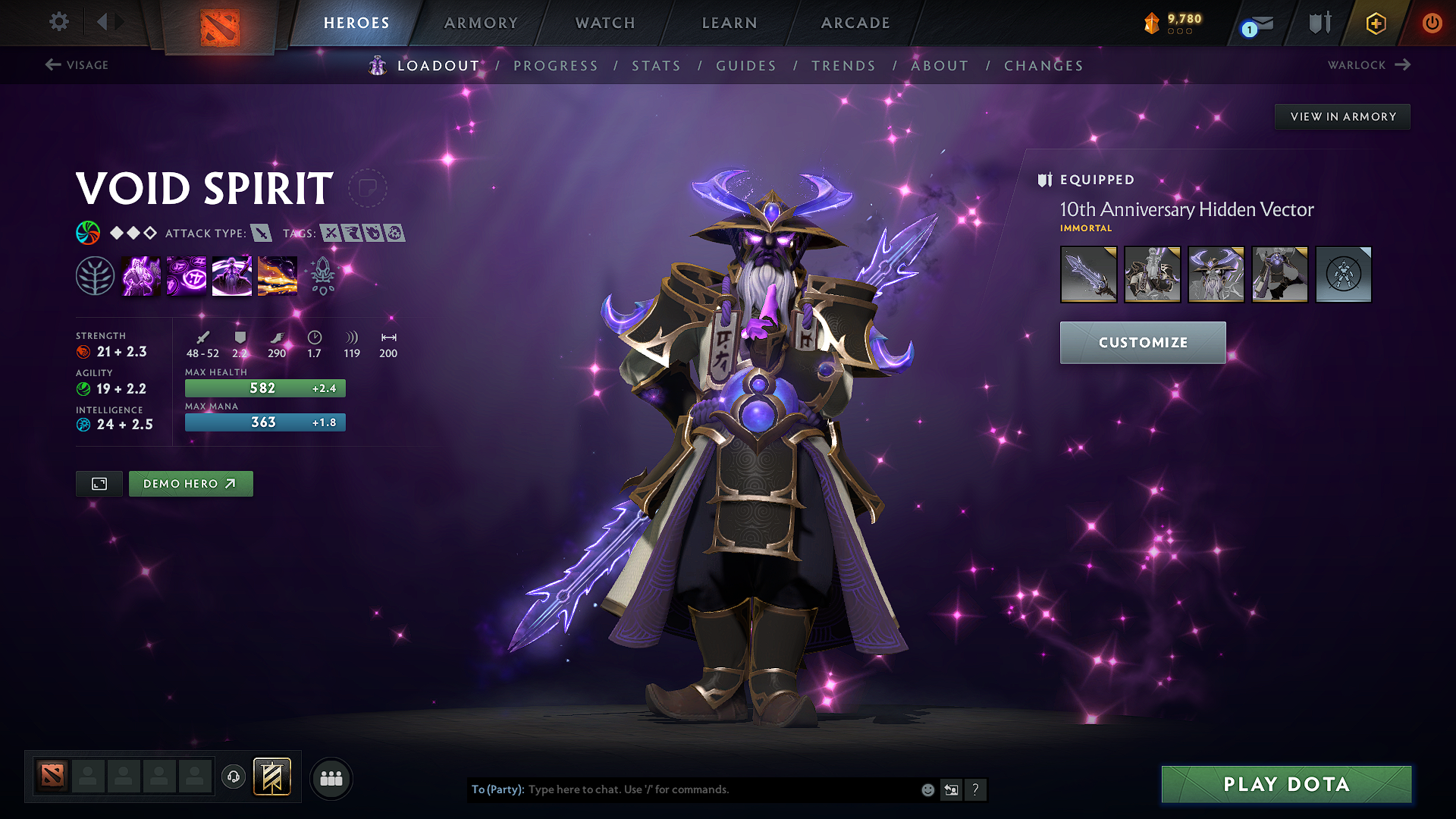Screen dimensions: 1456x819
Task: Click the DEMO HERO button
Action: (x=190, y=483)
